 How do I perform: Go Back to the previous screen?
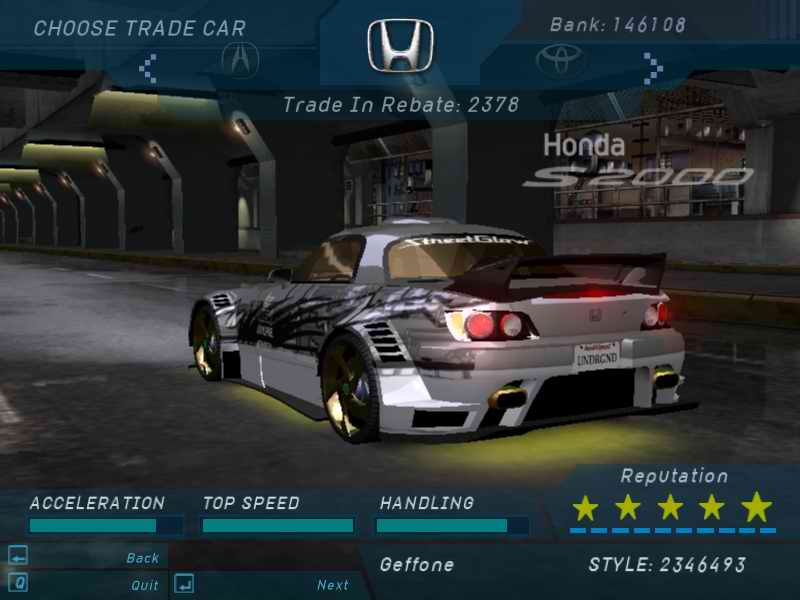click(x=142, y=558)
